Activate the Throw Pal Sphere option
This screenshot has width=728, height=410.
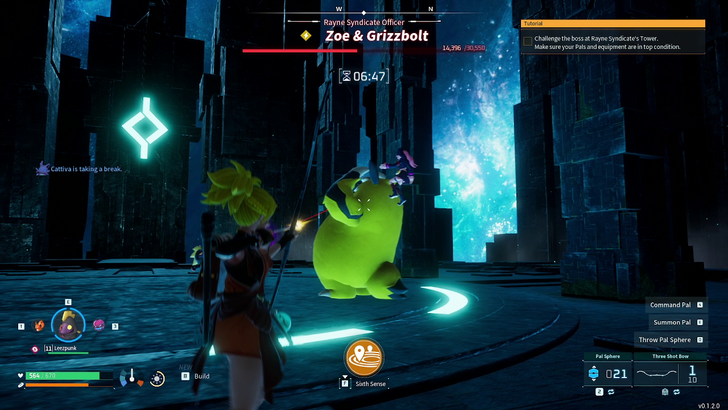tap(666, 340)
